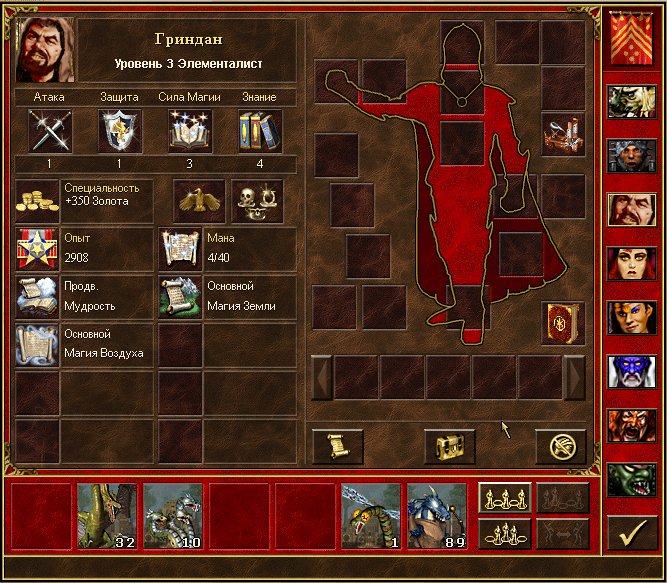
Task: Click the treasure chest button
Action: point(449,446)
